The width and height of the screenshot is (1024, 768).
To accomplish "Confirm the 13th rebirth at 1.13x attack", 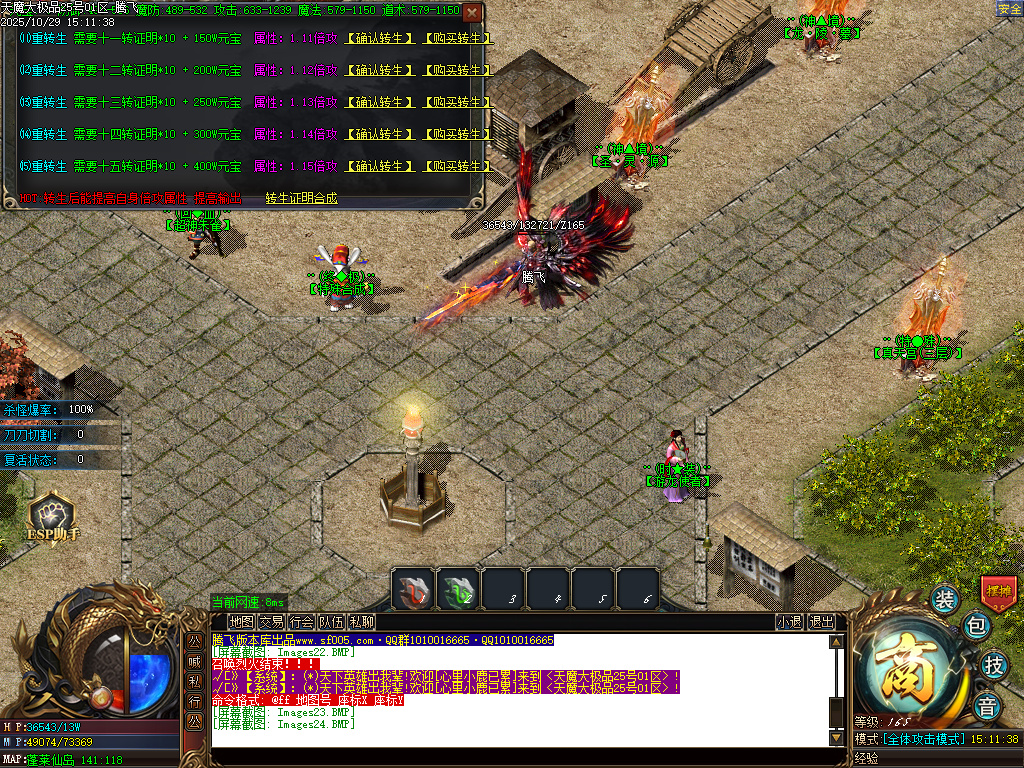I will [379, 103].
